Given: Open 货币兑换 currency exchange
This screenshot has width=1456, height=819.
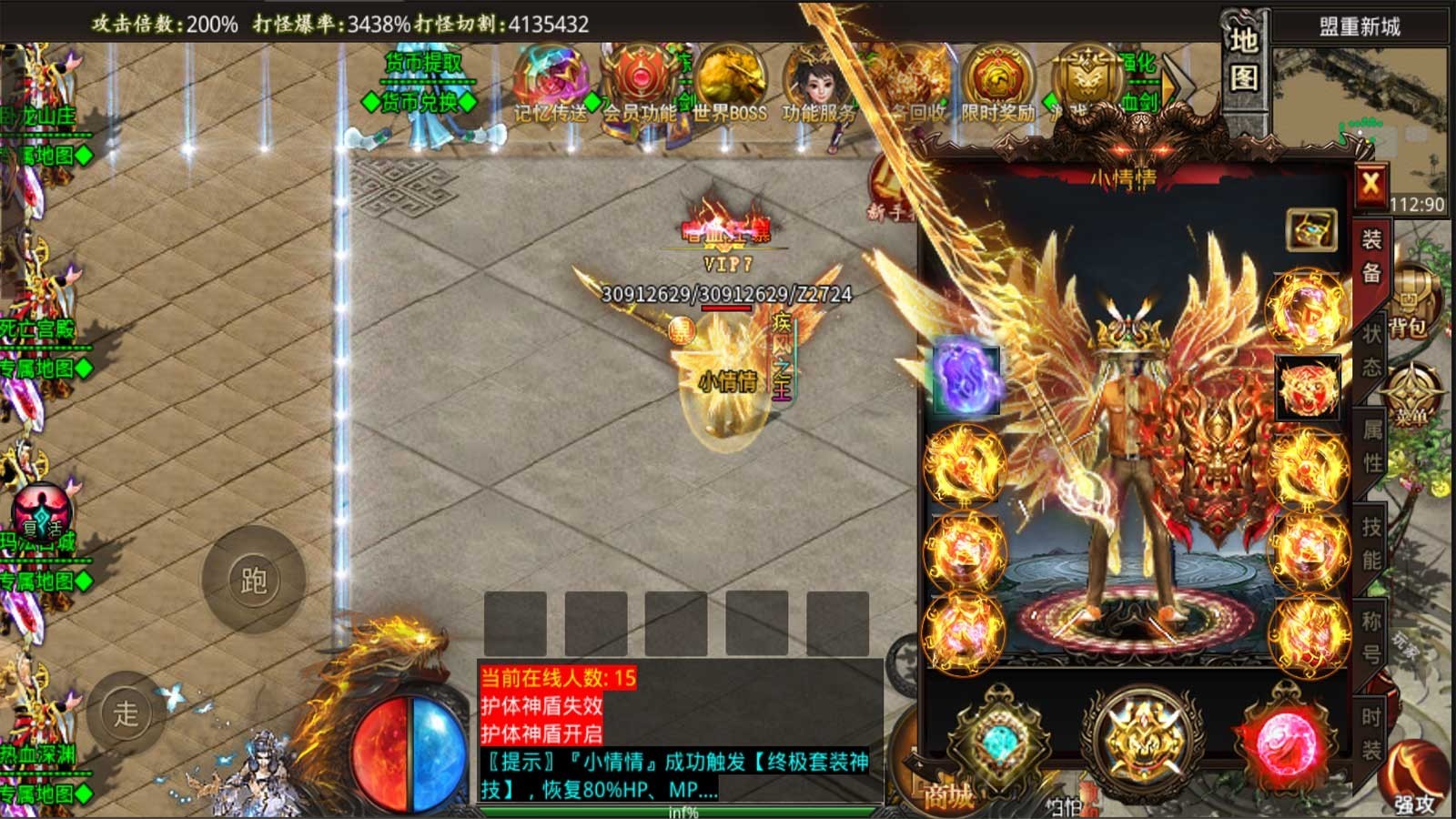Looking at the screenshot, I should point(419,103).
